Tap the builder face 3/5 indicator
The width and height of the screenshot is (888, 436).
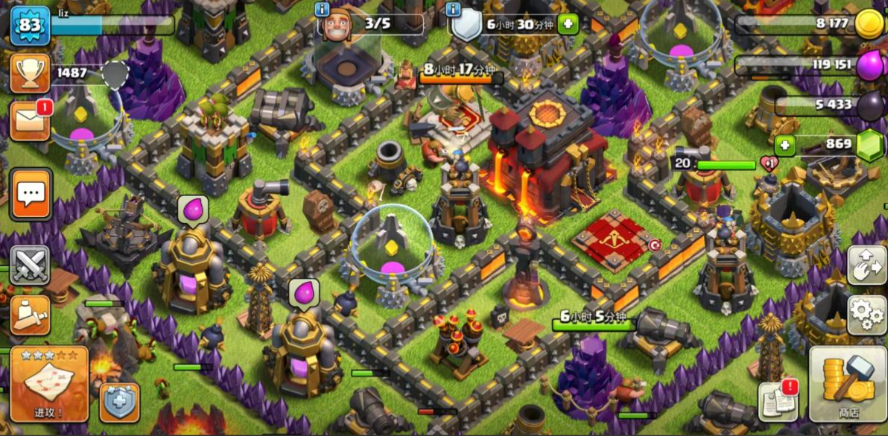tap(335, 25)
